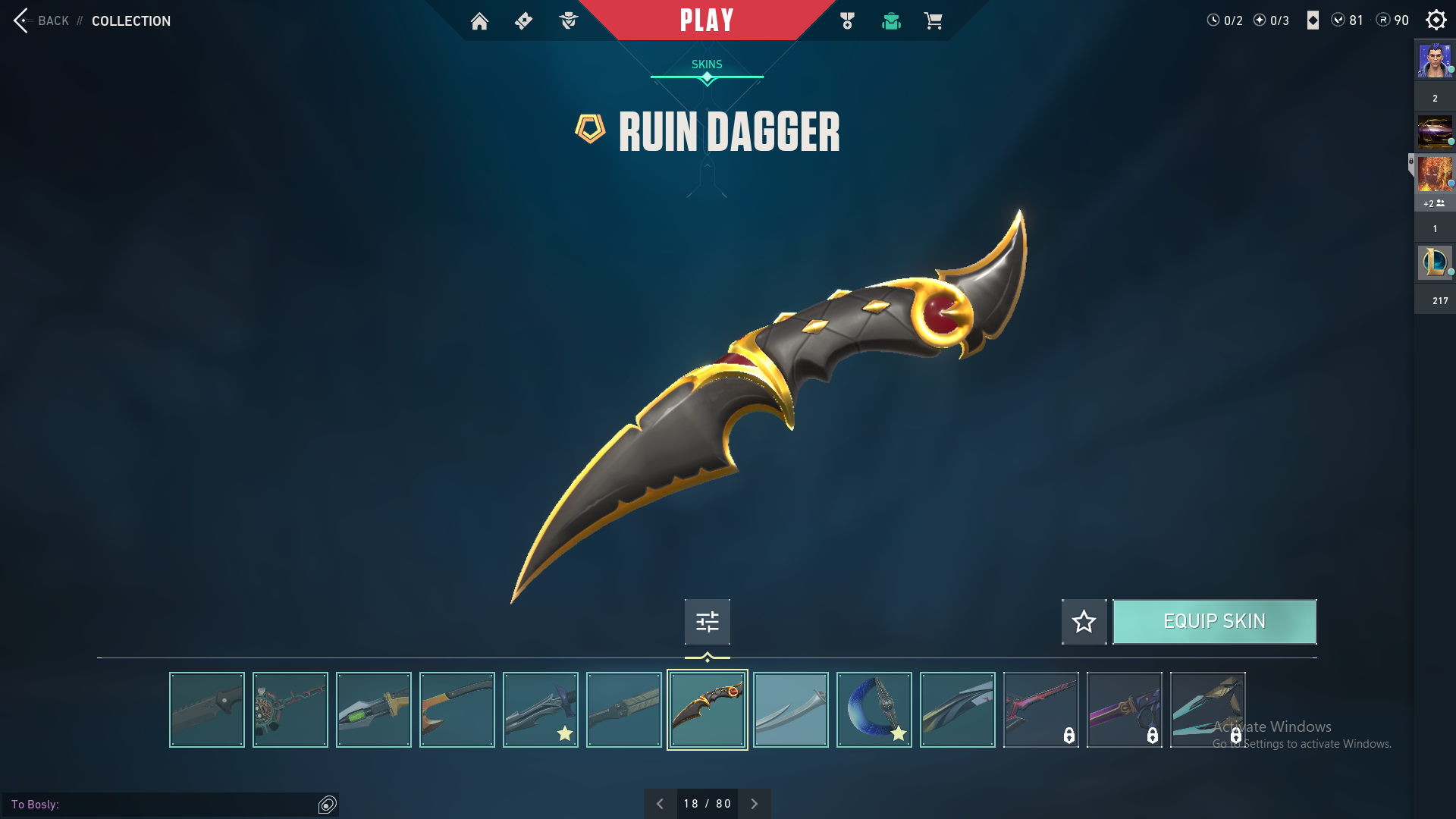
Task: Go to the next skins page
Action: tap(754, 804)
